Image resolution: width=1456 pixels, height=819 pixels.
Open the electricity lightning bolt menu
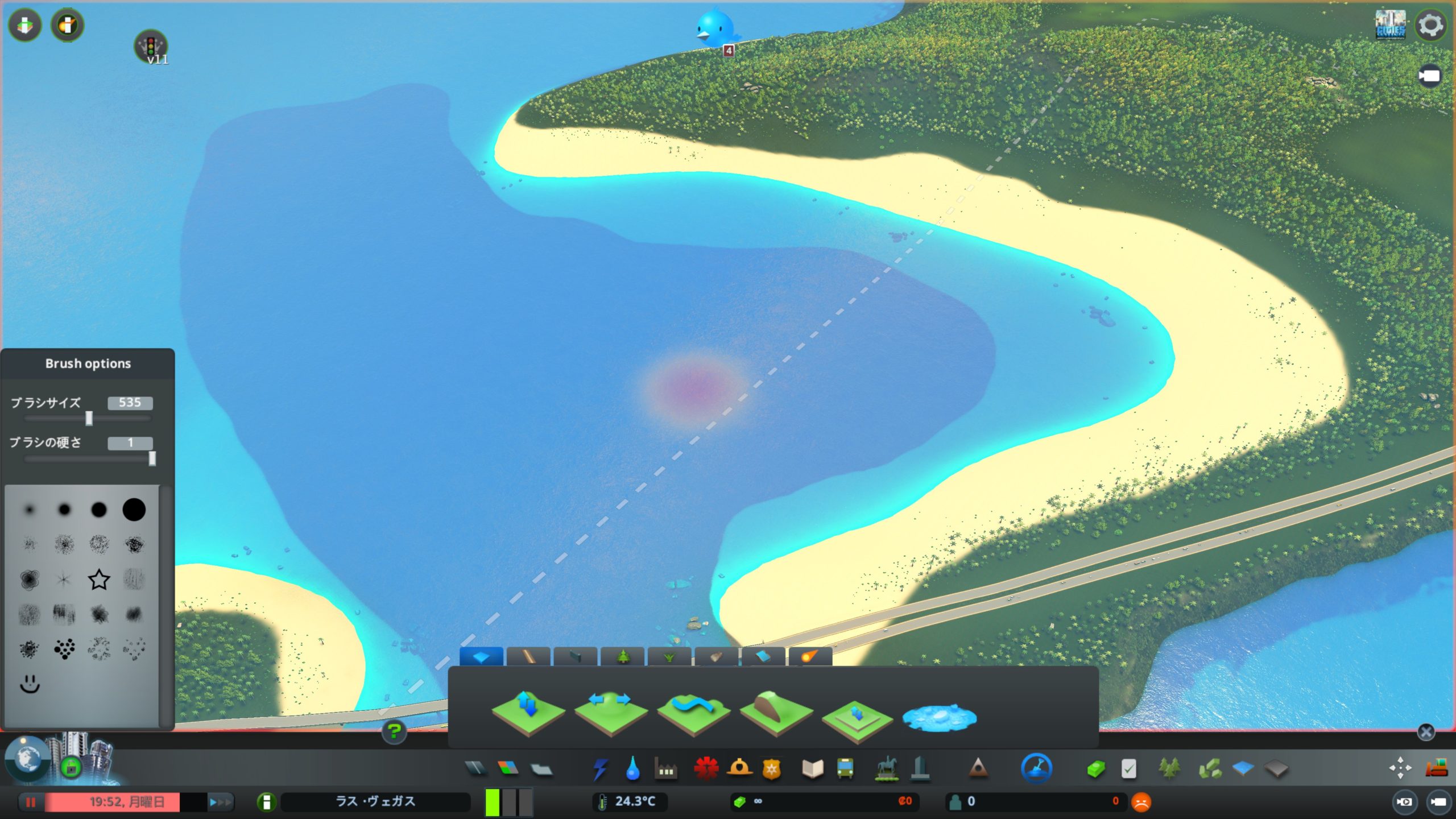pos(600,769)
